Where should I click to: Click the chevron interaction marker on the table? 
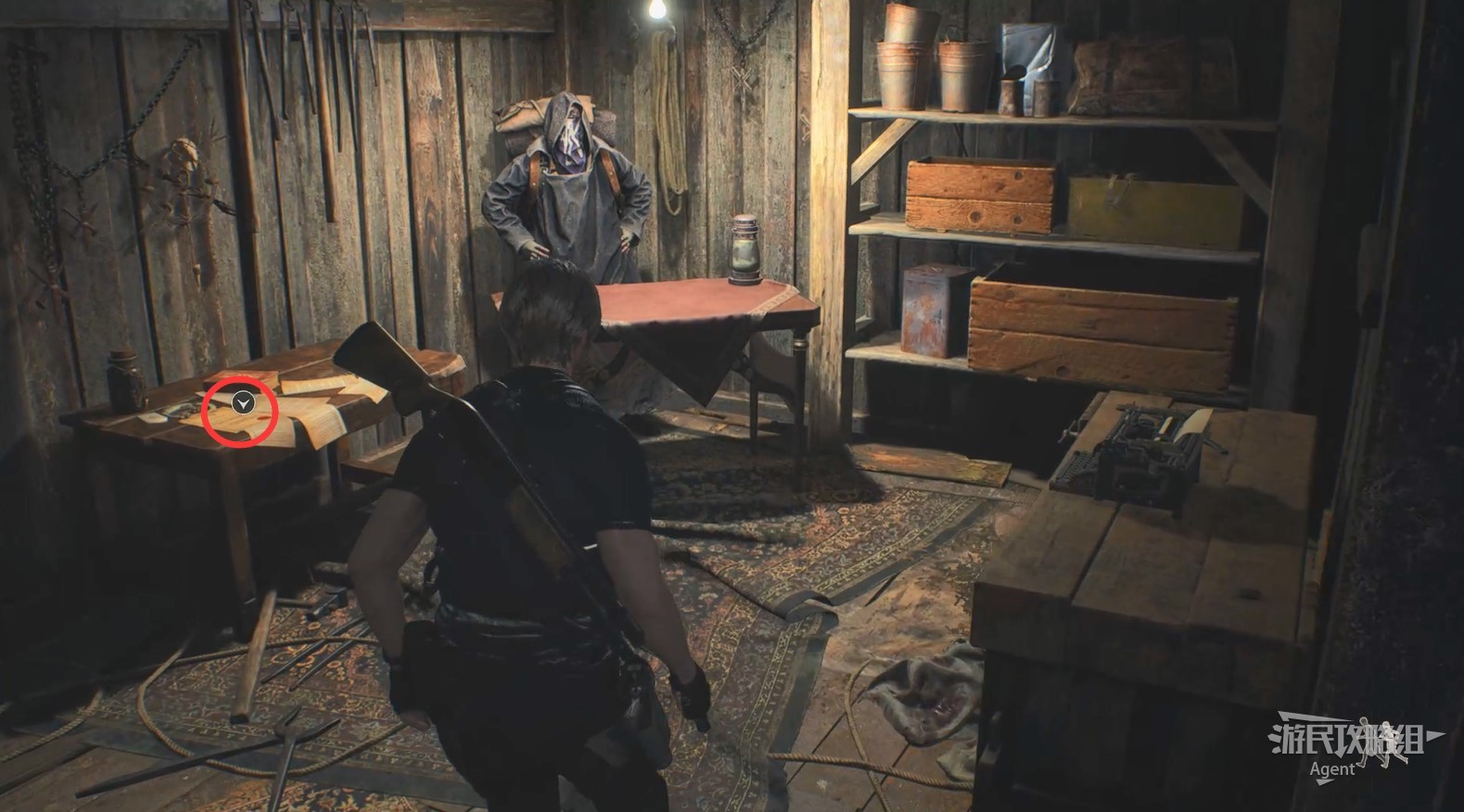(243, 403)
